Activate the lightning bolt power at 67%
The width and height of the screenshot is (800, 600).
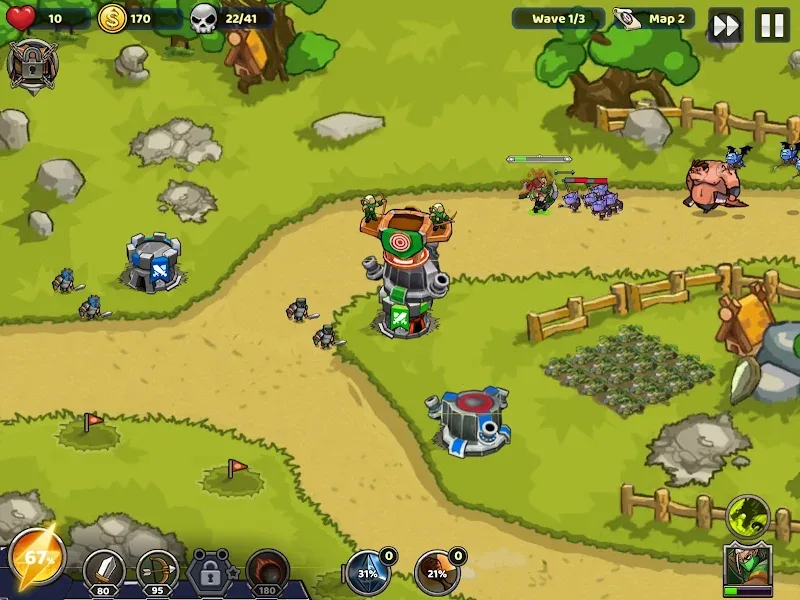click(x=38, y=555)
